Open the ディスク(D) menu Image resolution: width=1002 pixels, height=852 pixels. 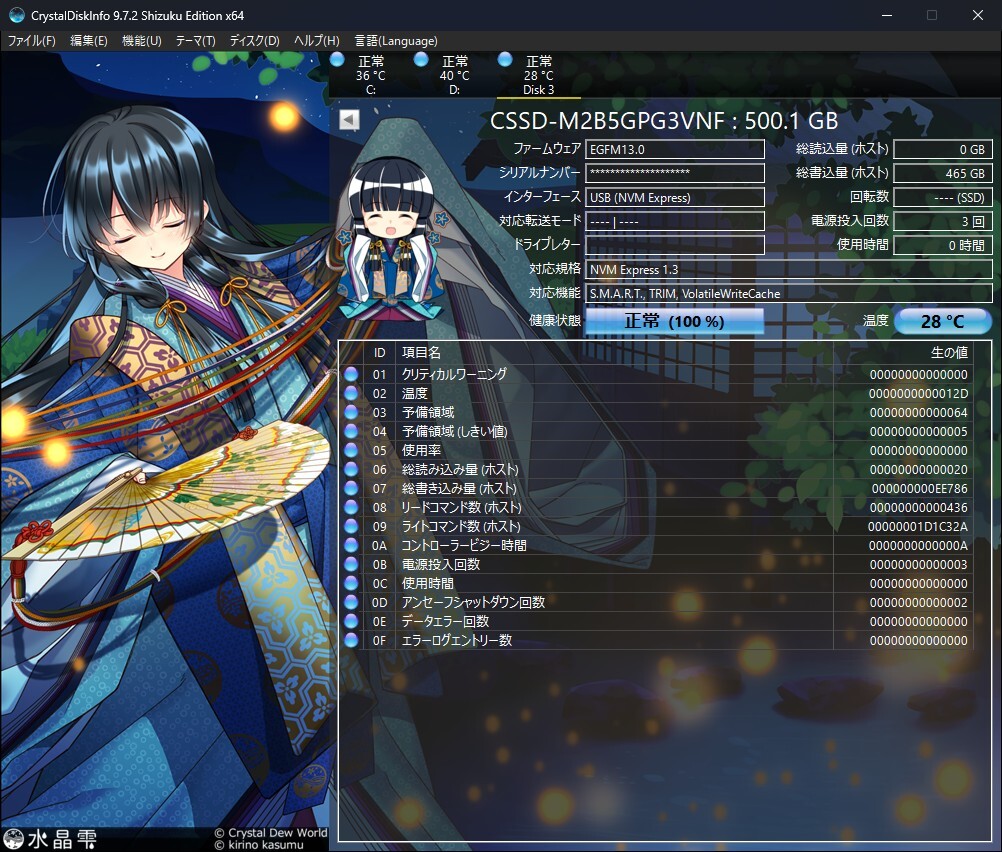[x=254, y=41]
